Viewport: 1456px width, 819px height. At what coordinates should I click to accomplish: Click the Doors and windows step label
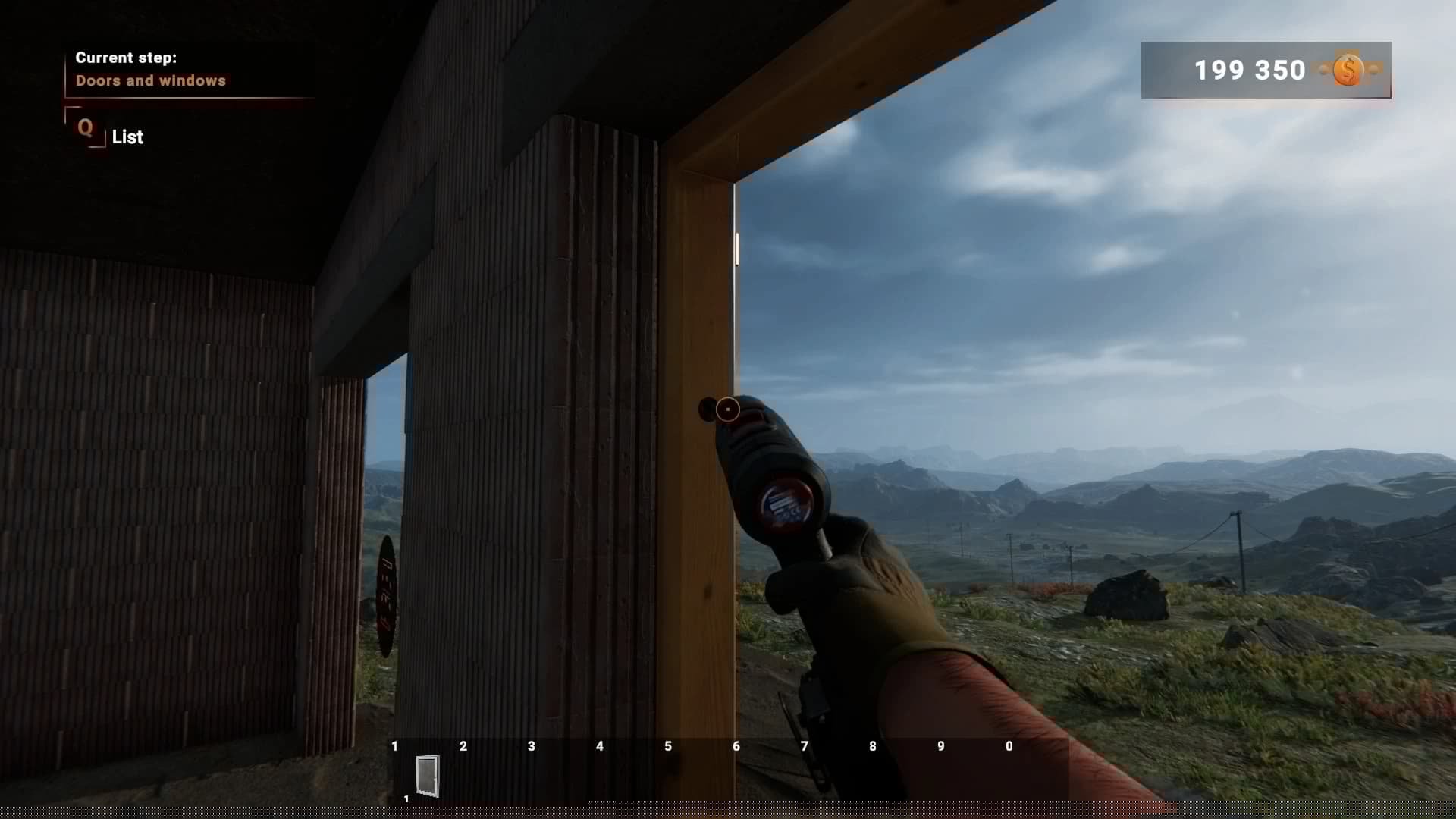point(150,81)
